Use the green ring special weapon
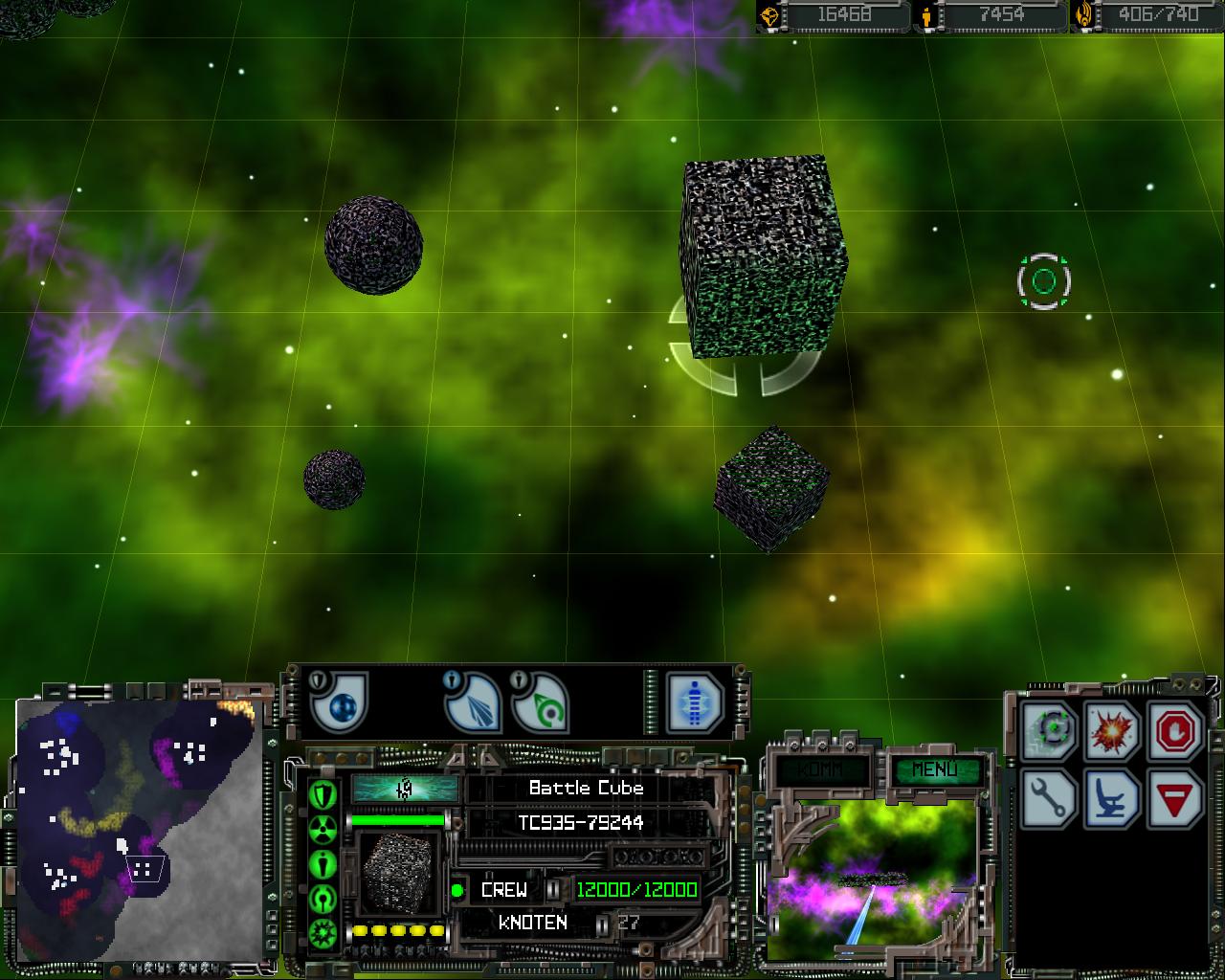This screenshot has width=1225, height=980. (x=542, y=703)
